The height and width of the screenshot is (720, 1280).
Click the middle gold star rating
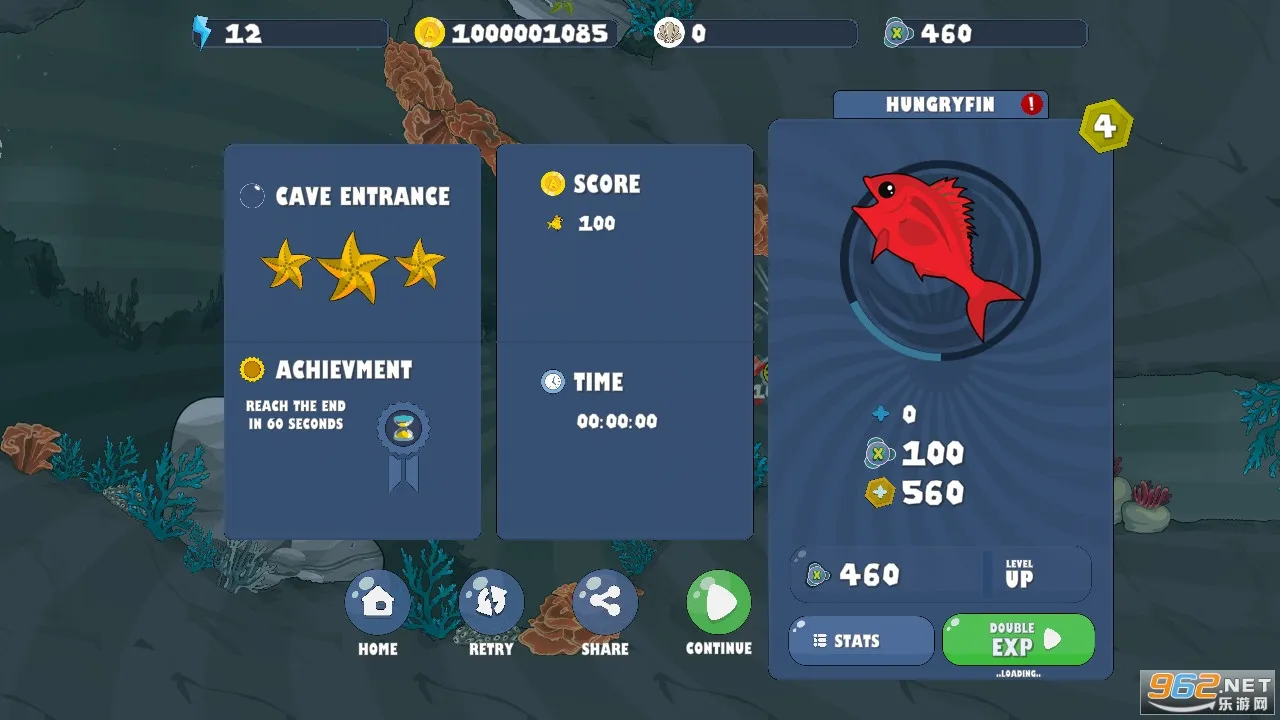coord(352,265)
